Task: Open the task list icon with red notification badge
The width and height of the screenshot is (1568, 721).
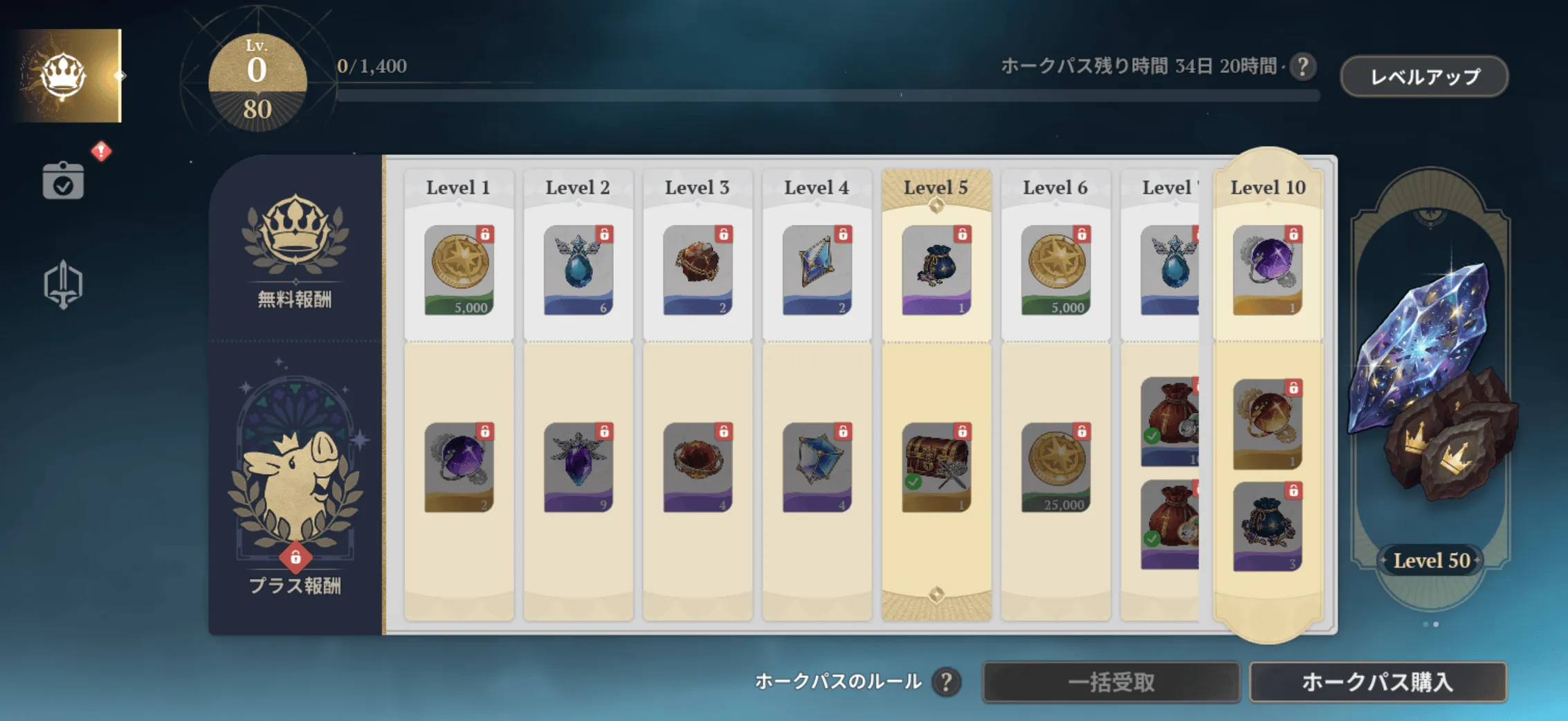Action: pos(63,181)
